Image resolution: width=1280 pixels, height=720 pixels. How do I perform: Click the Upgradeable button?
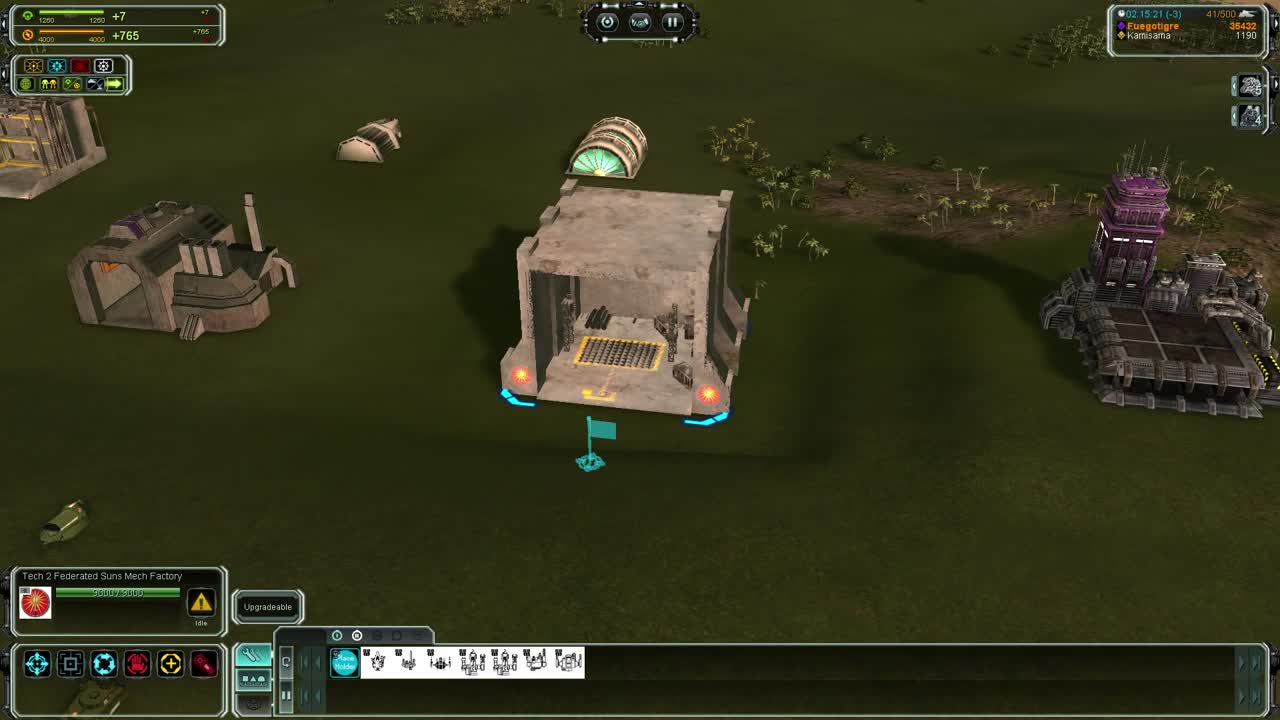pyautogui.click(x=267, y=607)
